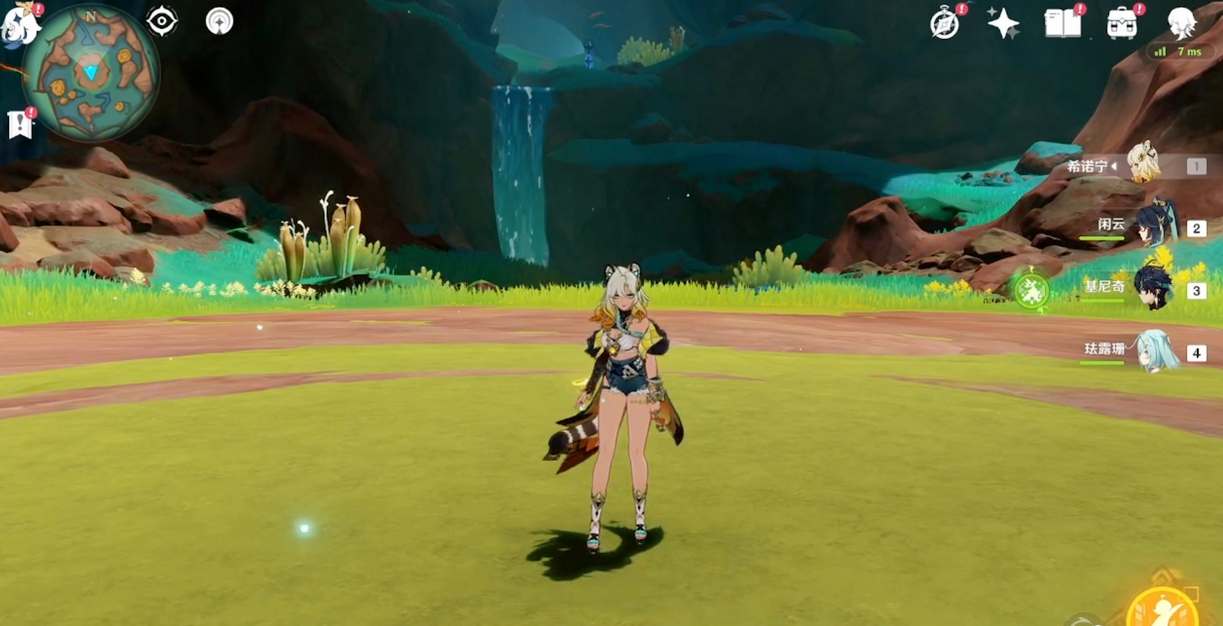1223x626 pixels.
Task: Tap the green circular buff icon
Action: pyautogui.click(x=1030, y=290)
